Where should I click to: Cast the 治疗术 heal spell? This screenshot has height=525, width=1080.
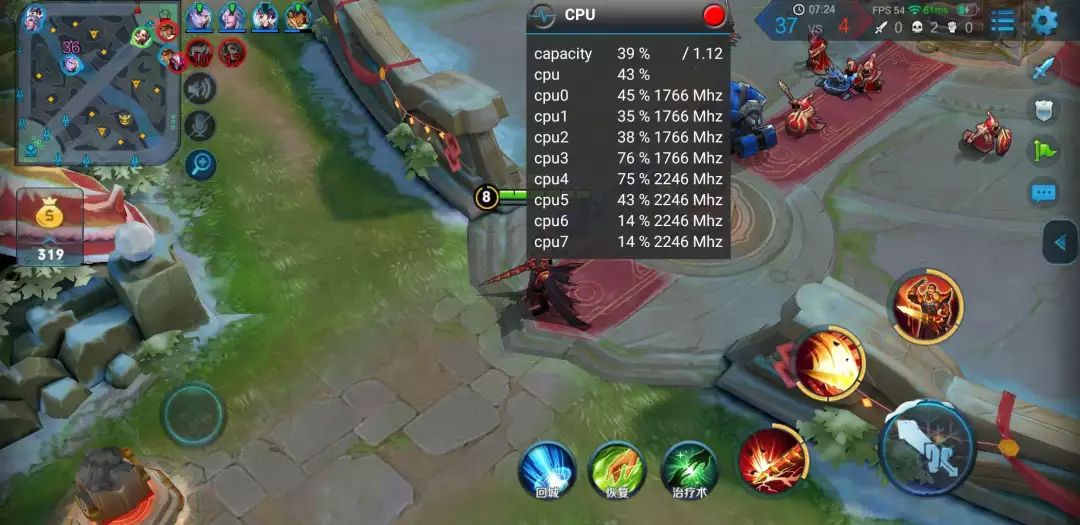click(690, 469)
